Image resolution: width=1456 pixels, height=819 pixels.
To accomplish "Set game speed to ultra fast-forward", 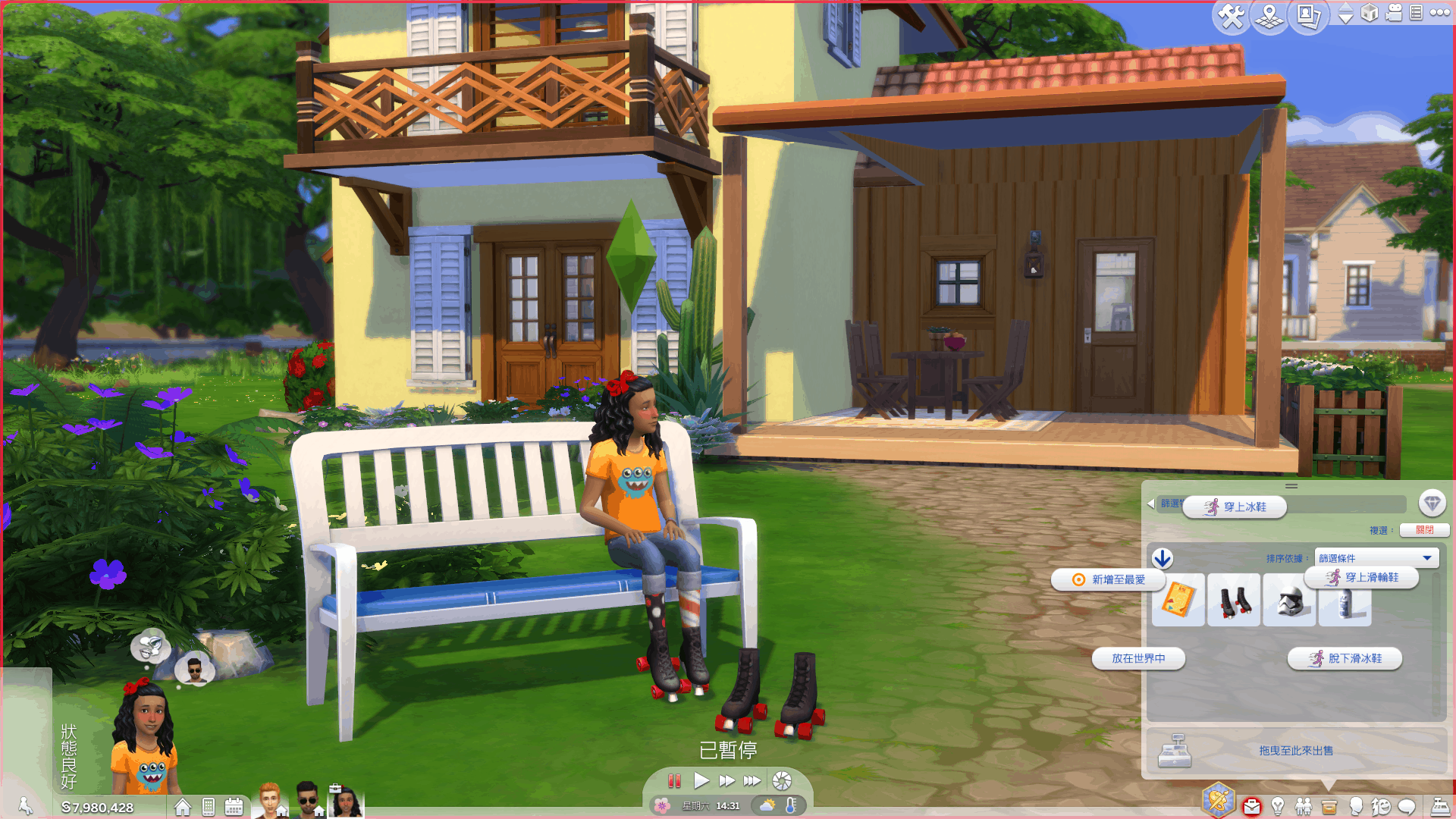I will point(752,780).
